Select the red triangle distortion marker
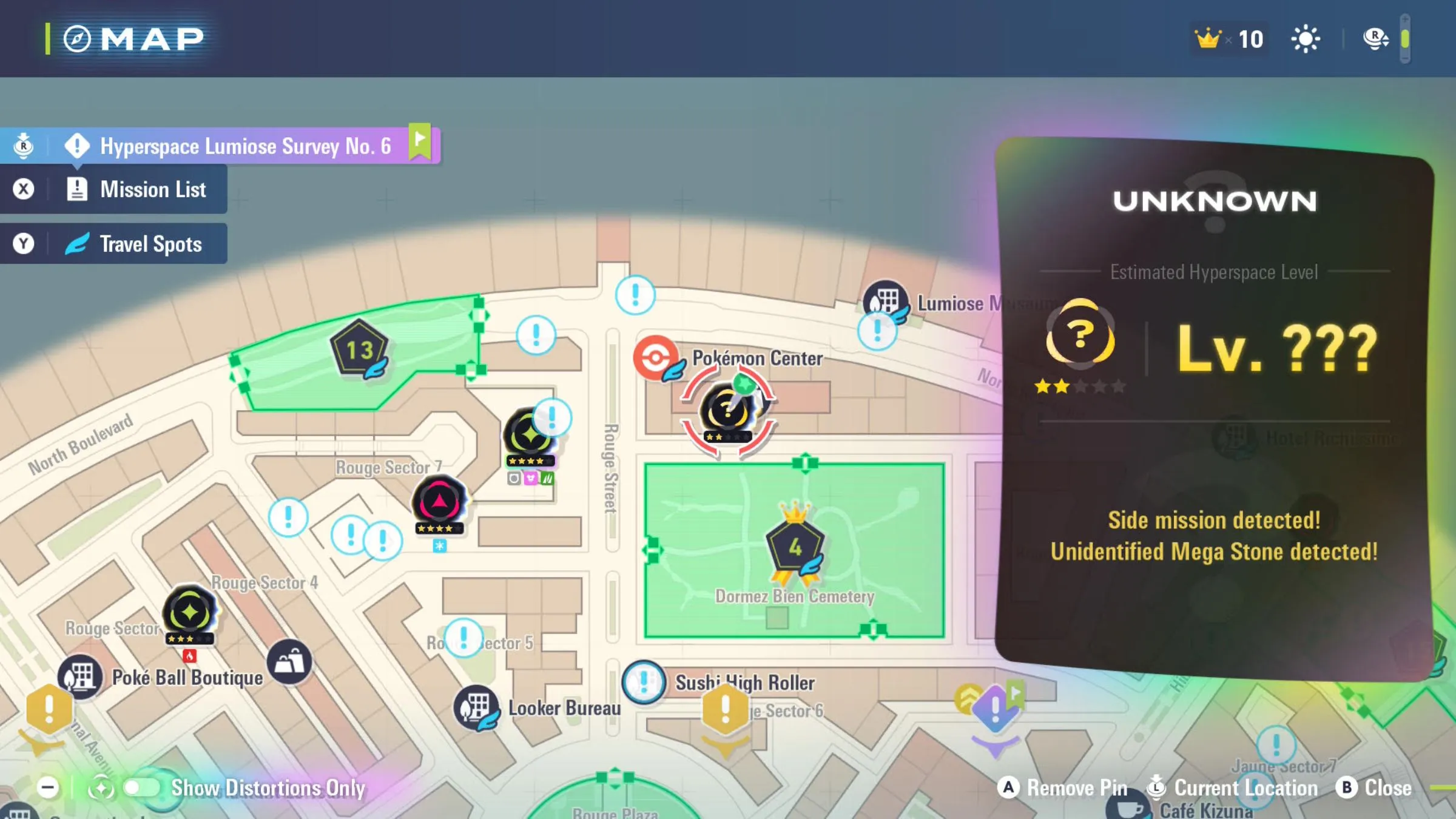The image size is (1456, 819). point(439,503)
